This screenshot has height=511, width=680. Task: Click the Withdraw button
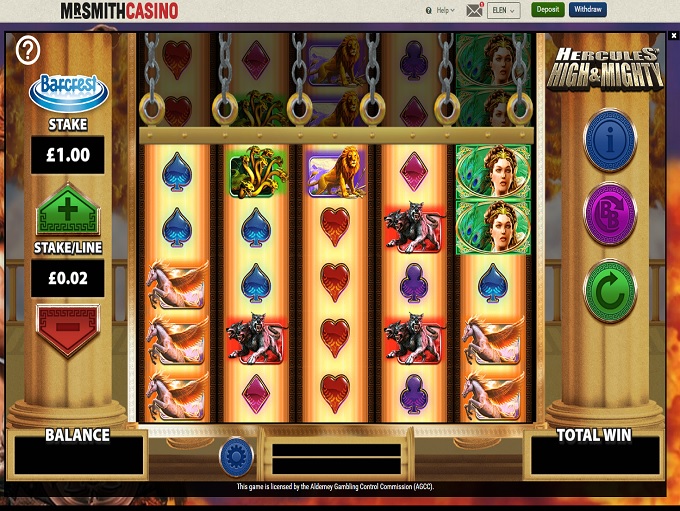tap(588, 10)
